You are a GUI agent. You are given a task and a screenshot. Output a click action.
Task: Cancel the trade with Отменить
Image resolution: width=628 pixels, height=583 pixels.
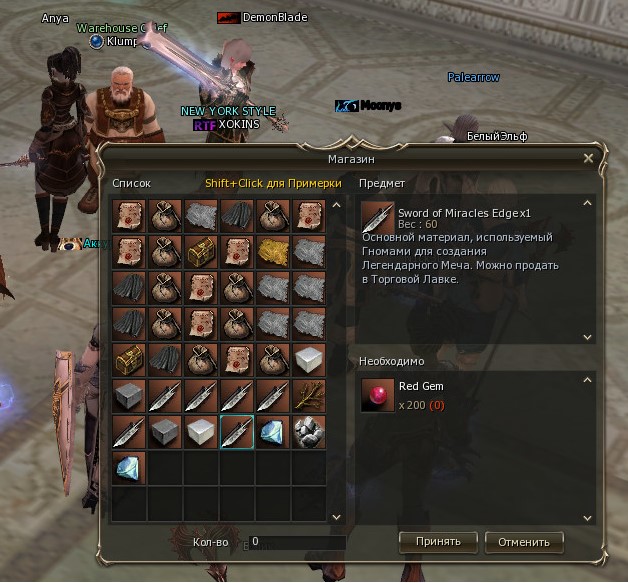tap(524, 542)
